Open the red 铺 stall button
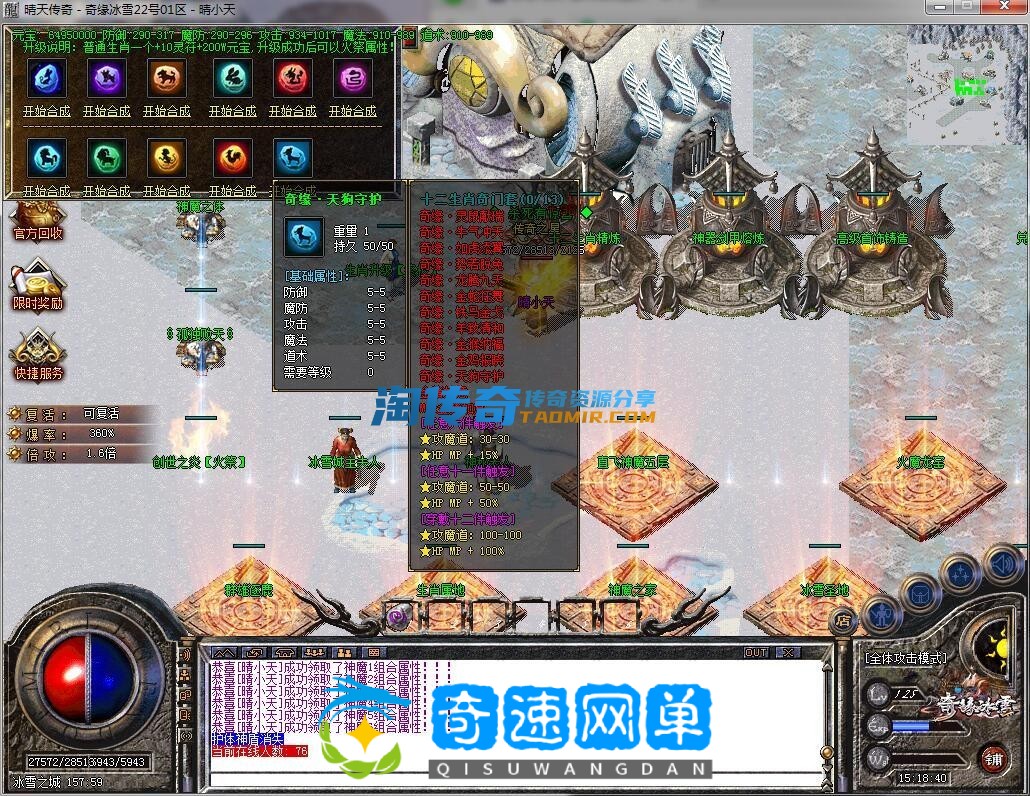Viewport: 1030px width, 796px height. pyautogui.click(x=993, y=759)
